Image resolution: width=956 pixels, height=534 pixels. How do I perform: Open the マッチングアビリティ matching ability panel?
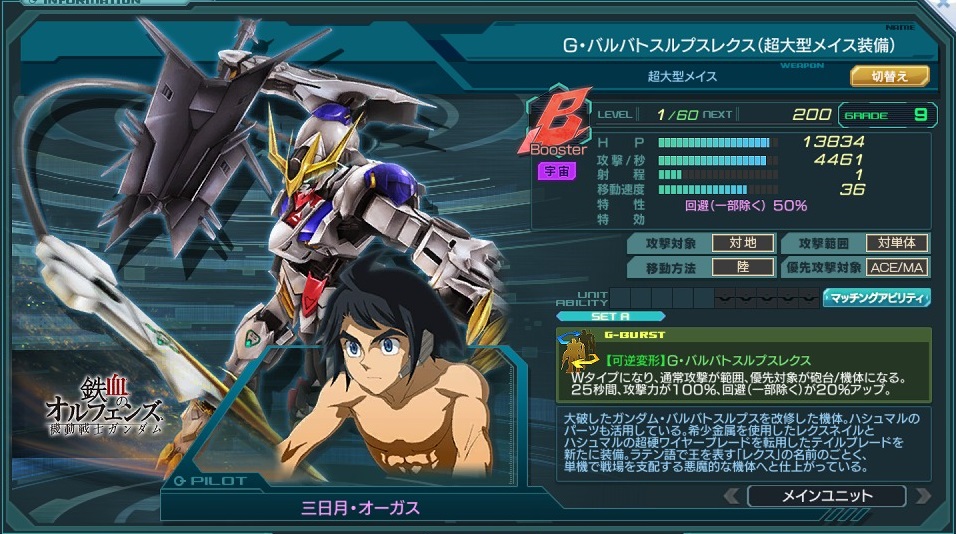[876, 298]
